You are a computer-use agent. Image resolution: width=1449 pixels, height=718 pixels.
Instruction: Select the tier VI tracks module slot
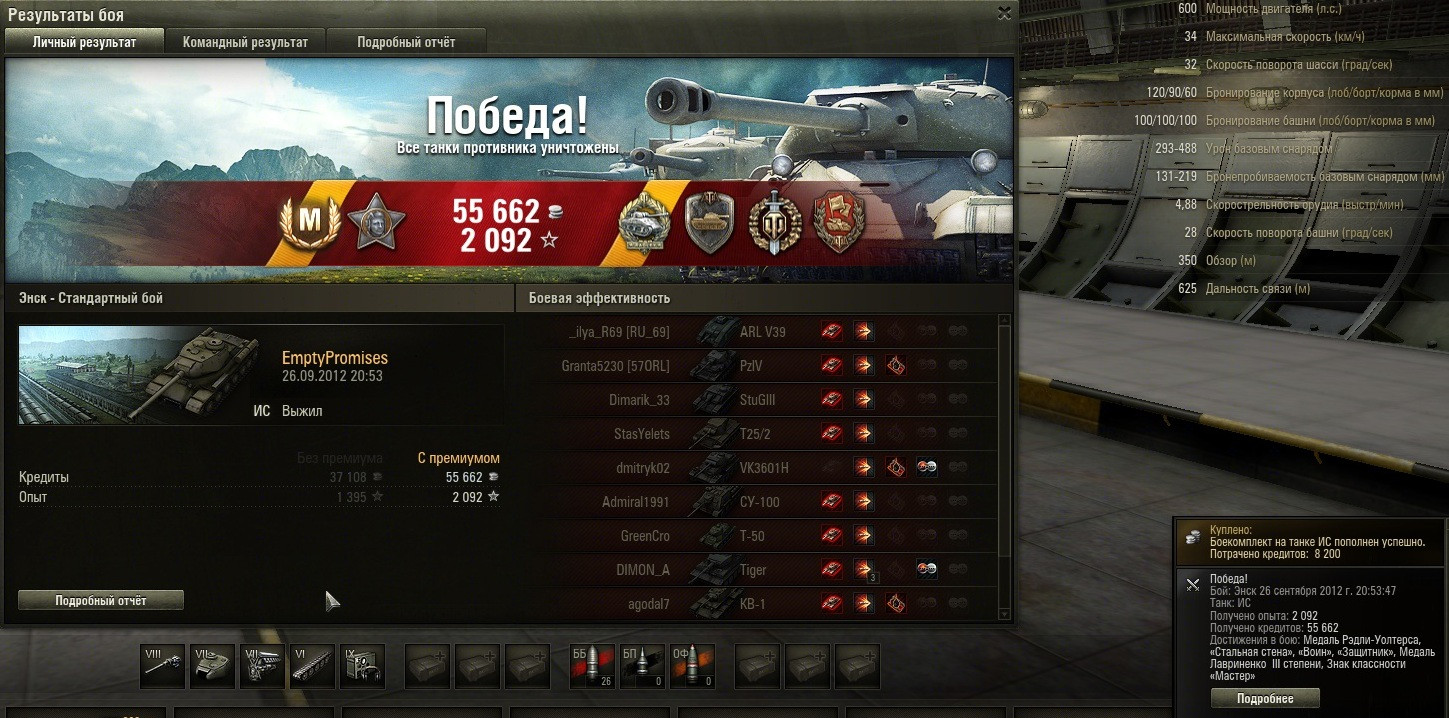[312, 666]
